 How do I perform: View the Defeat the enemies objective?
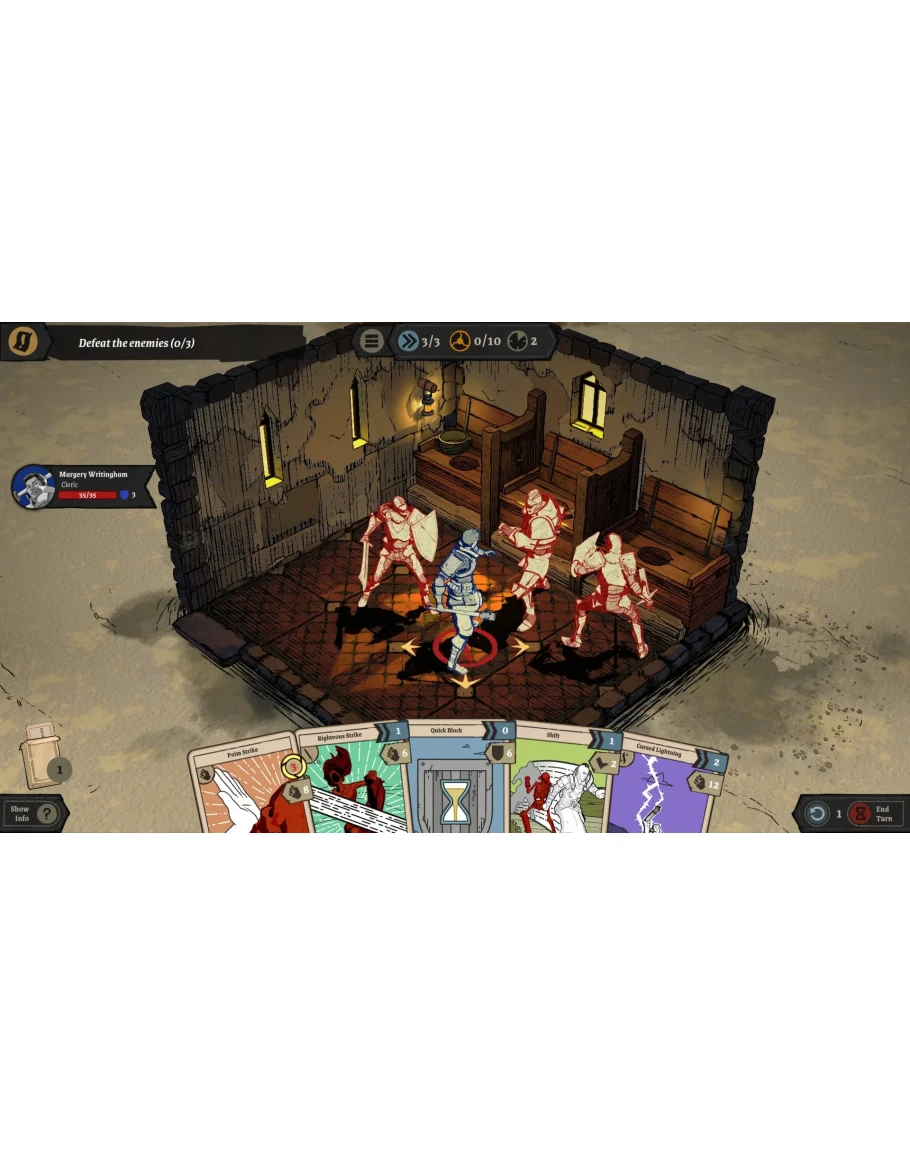[137, 343]
